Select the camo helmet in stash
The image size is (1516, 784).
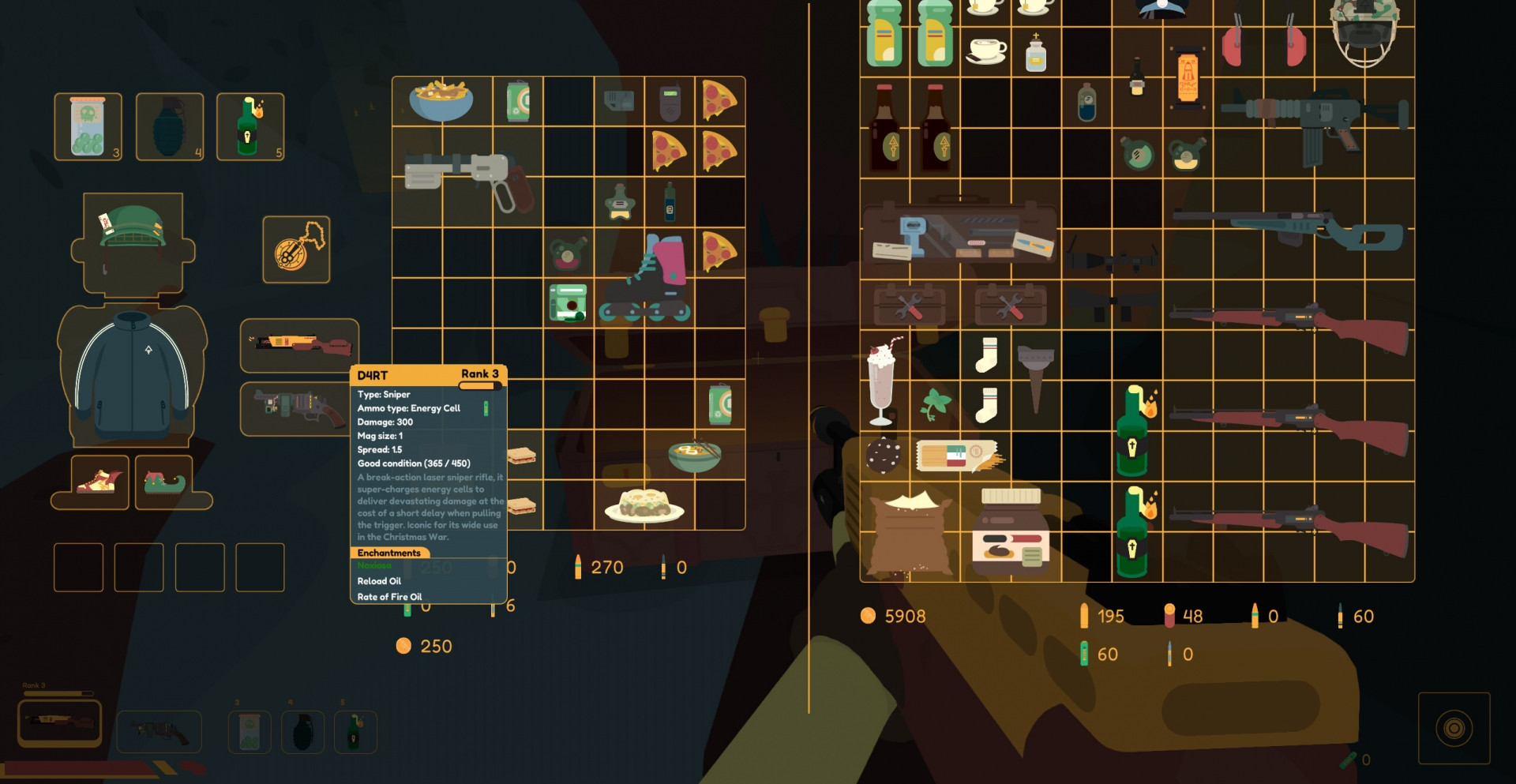[1364, 30]
